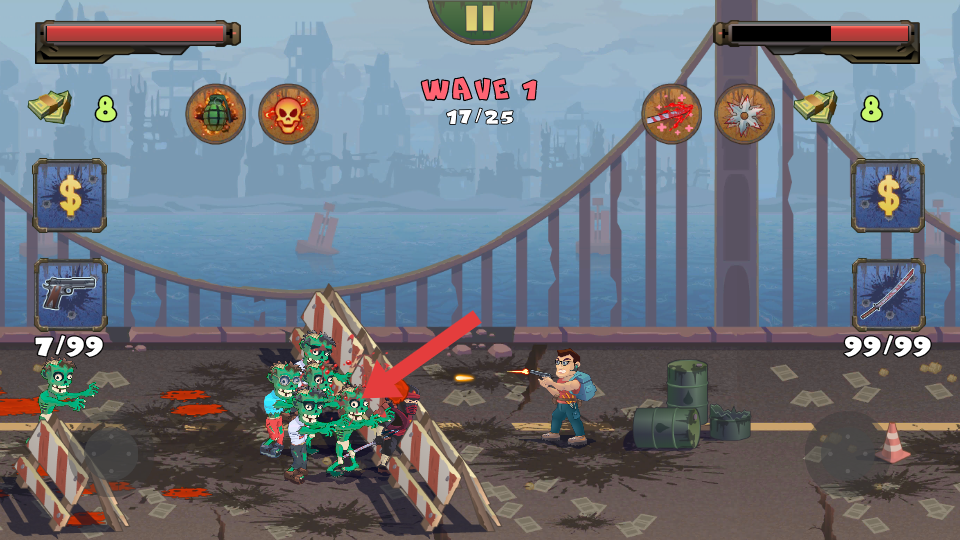The width and height of the screenshot is (960, 540).
Task: Open the left dollar sign shop
Action: tap(70, 195)
